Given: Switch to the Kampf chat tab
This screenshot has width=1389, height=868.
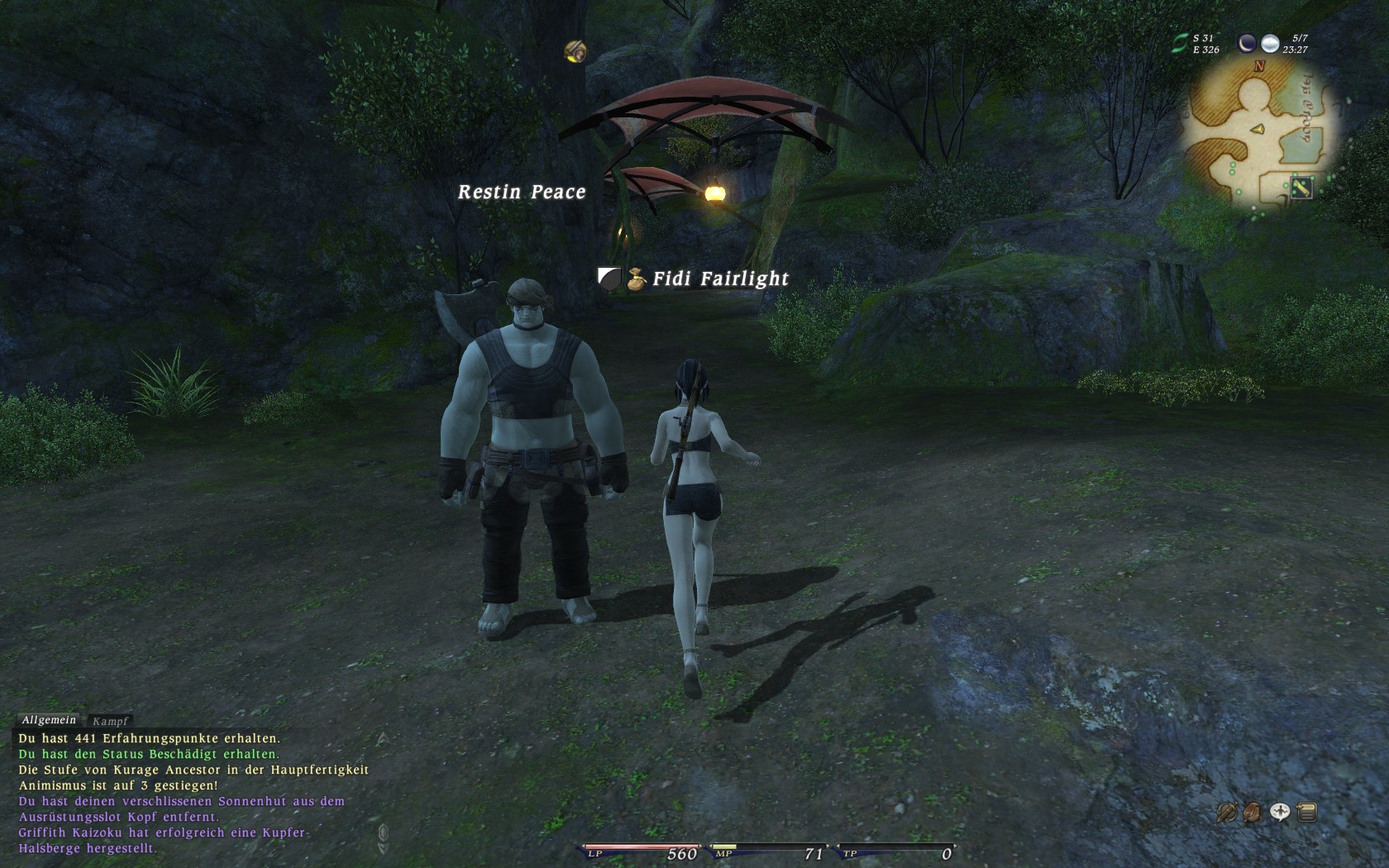Looking at the screenshot, I should point(111,721).
